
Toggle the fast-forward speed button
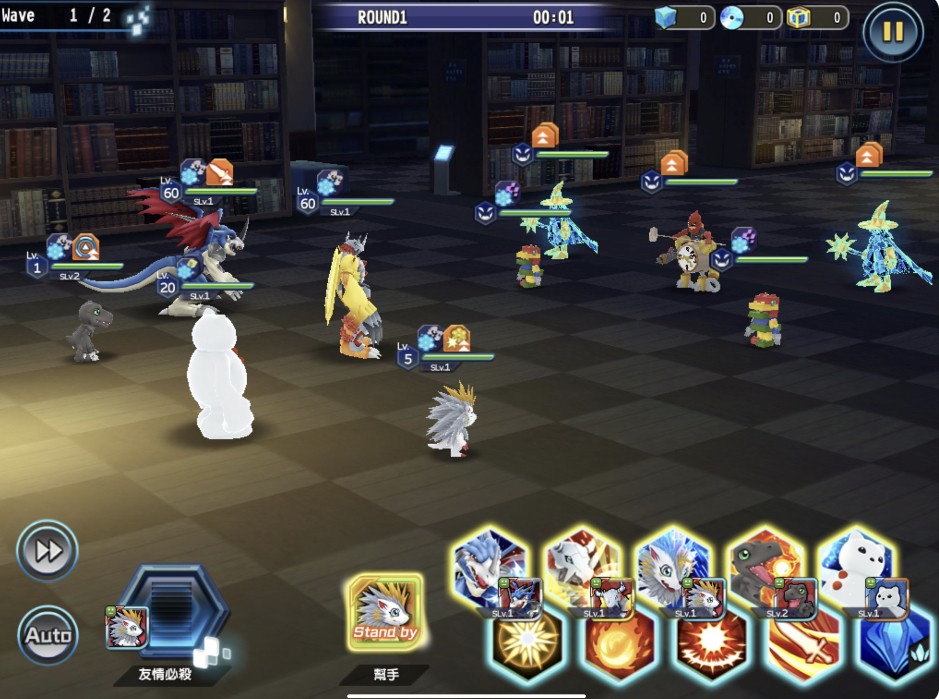[x=47, y=551]
